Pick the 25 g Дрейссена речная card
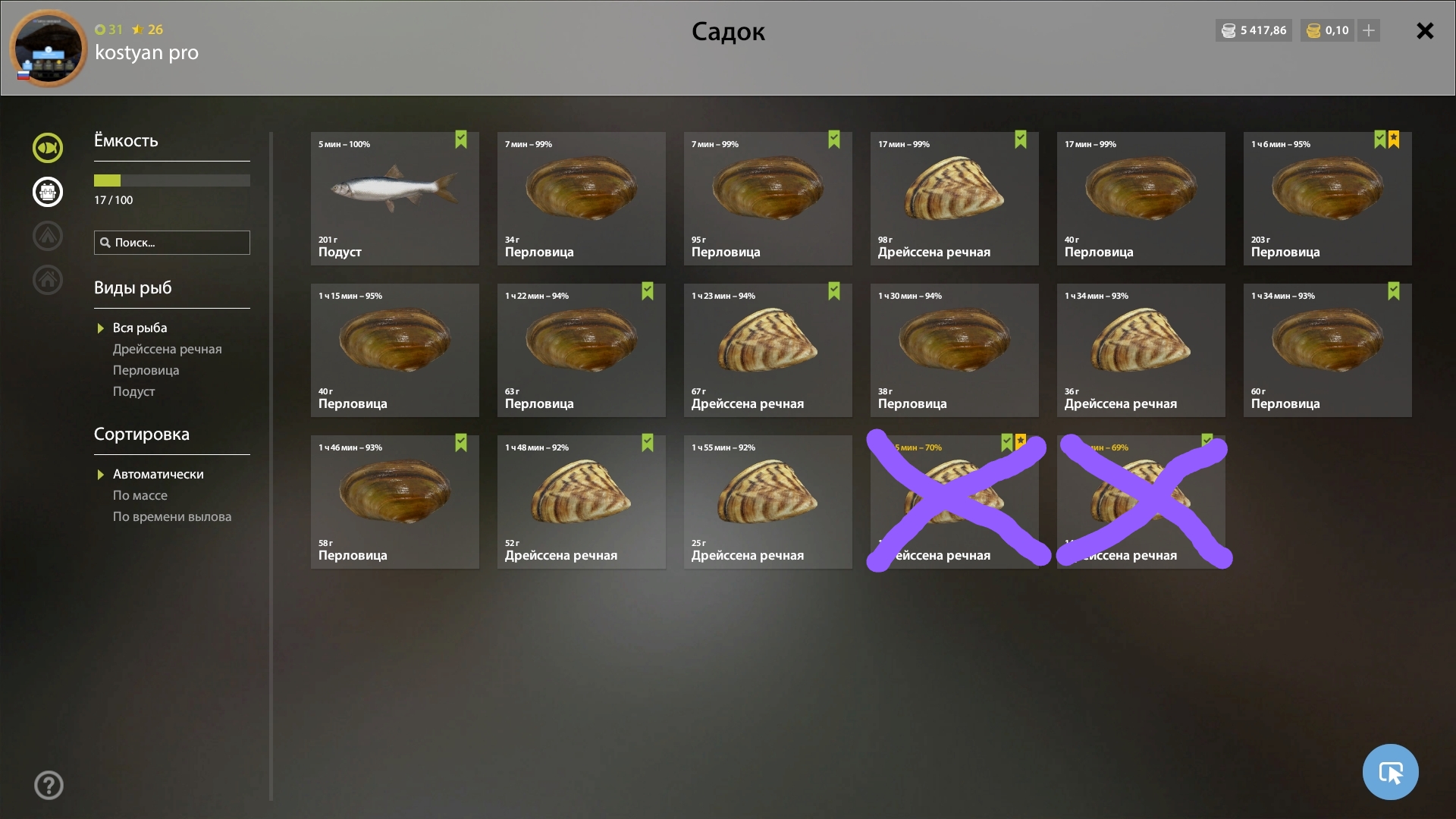The width and height of the screenshot is (1456, 819). 767,502
